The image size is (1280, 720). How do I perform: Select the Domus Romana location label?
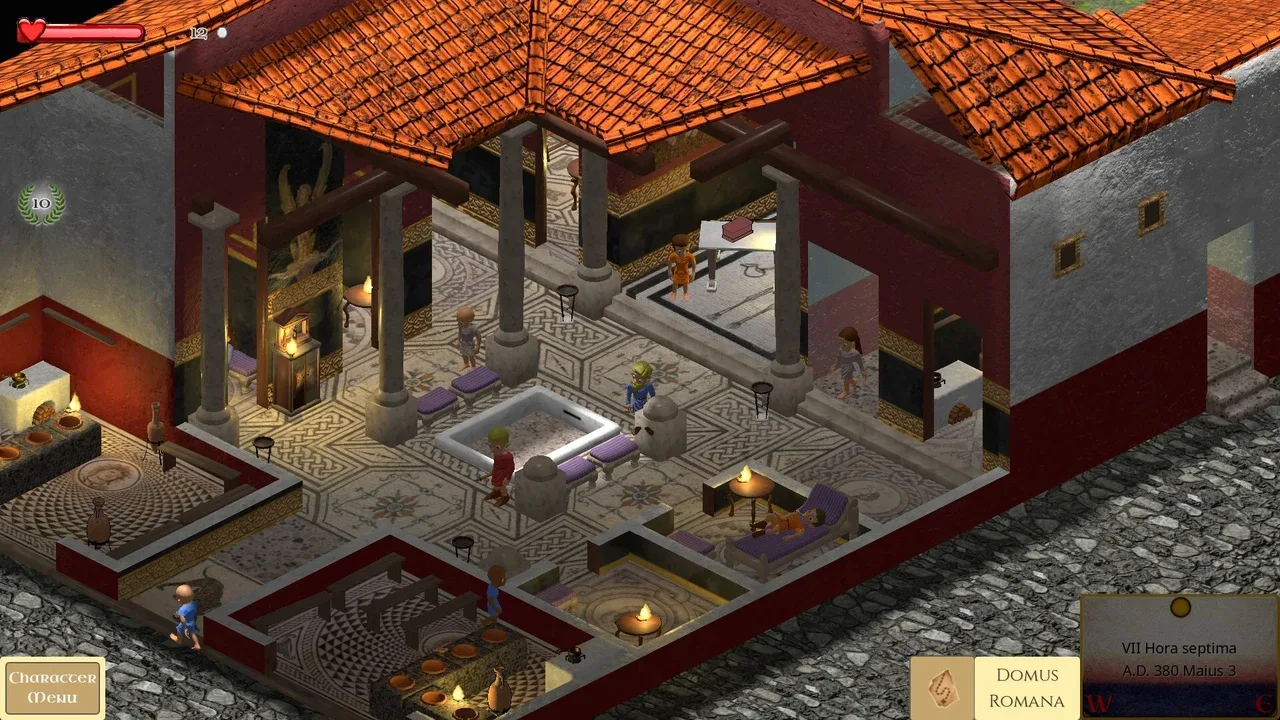[1026, 687]
